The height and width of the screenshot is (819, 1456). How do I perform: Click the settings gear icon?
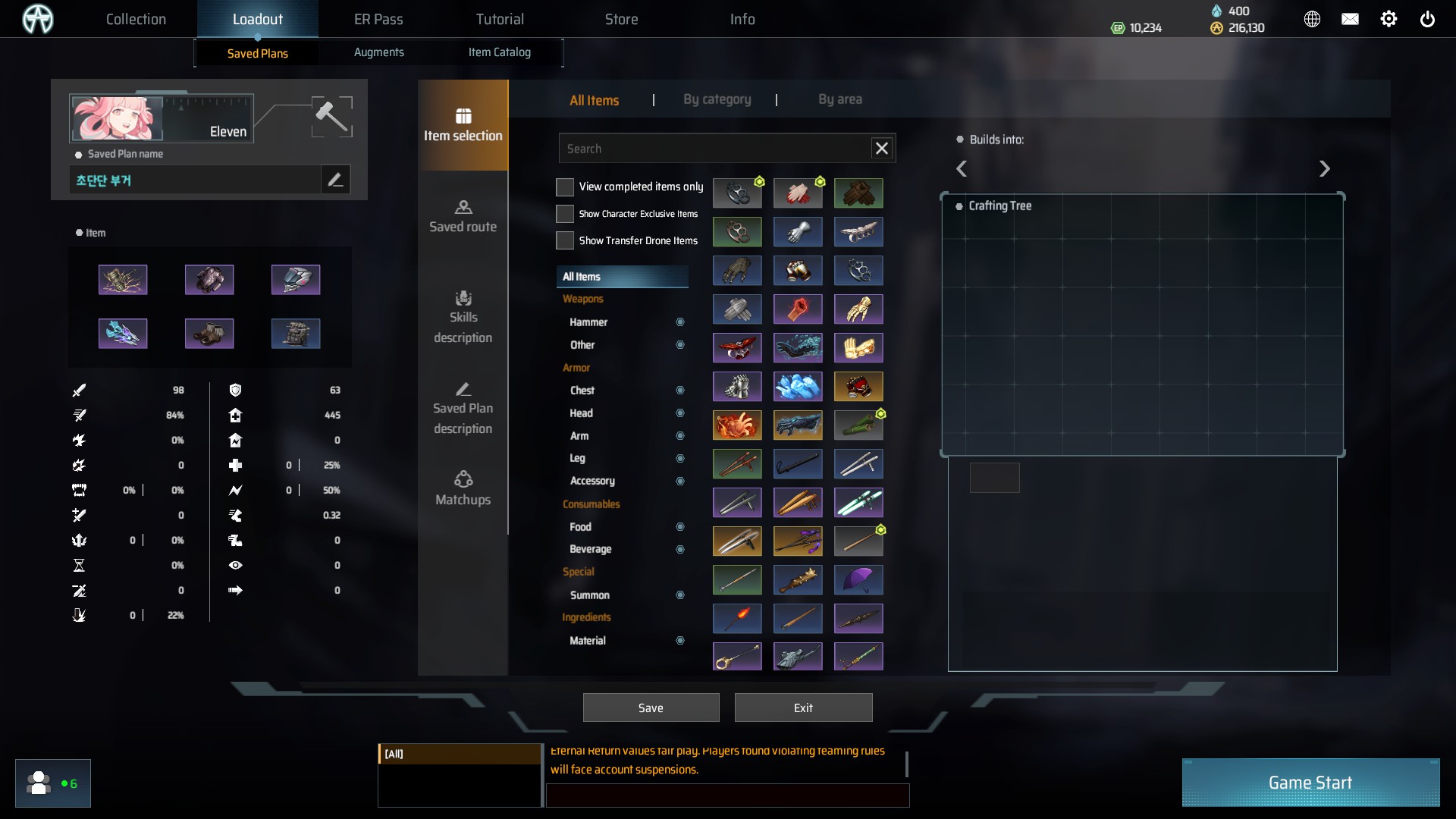tap(1388, 19)
